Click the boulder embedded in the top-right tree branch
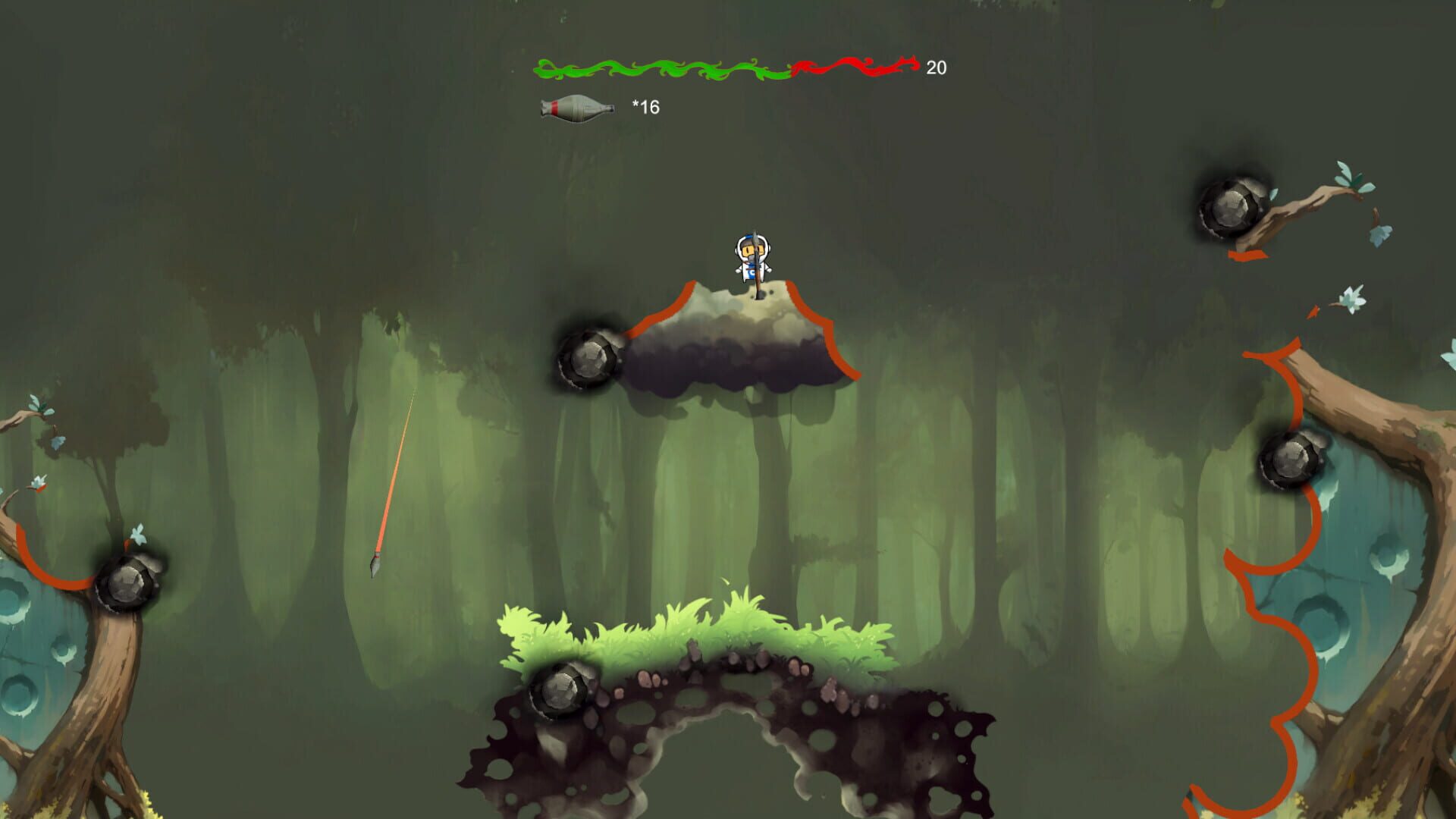This screenshot has width=1456, height=819. pyautogui.click(x=1232, y=205)
